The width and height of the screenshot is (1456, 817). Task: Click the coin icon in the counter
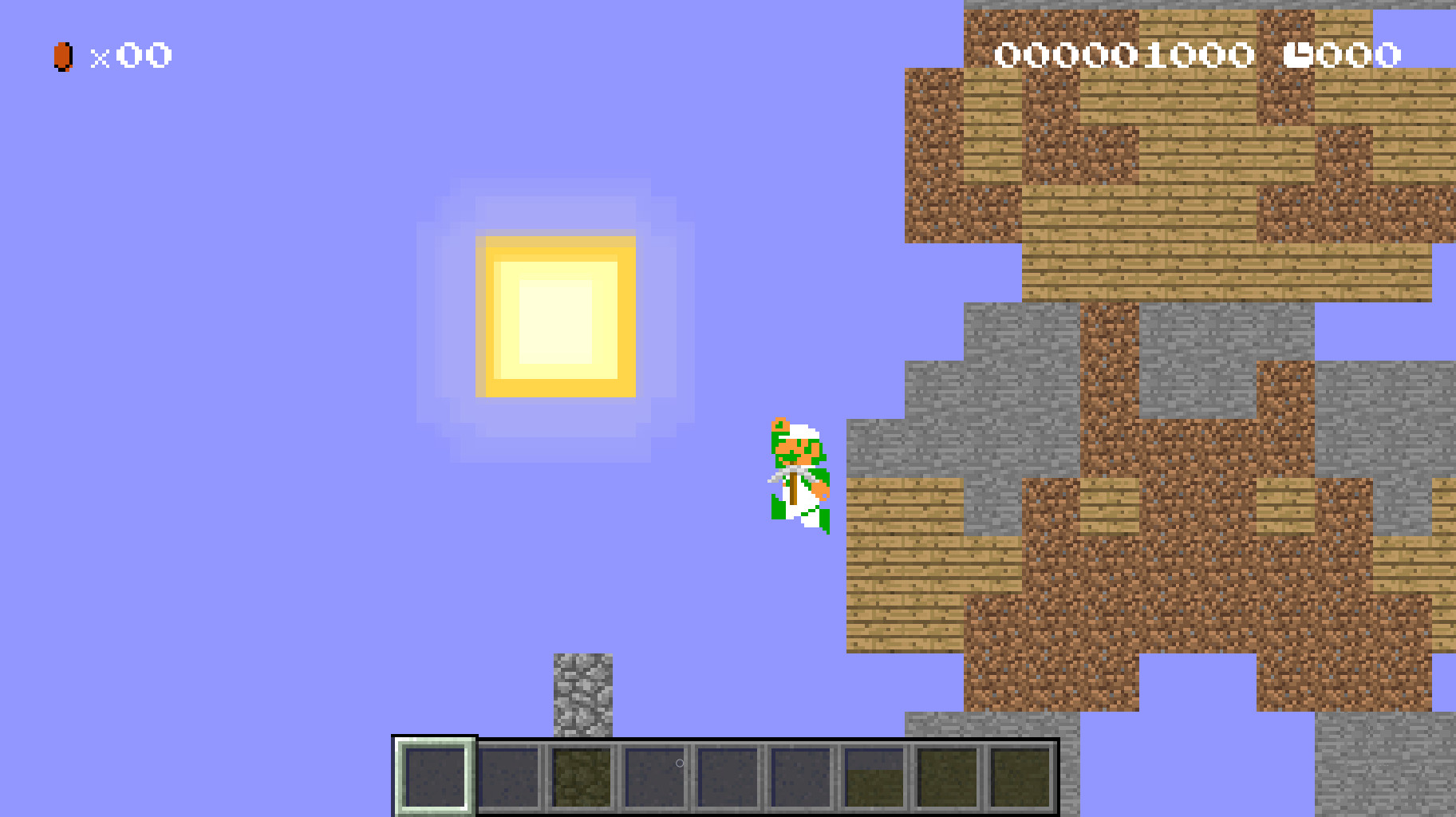point(62,56)
